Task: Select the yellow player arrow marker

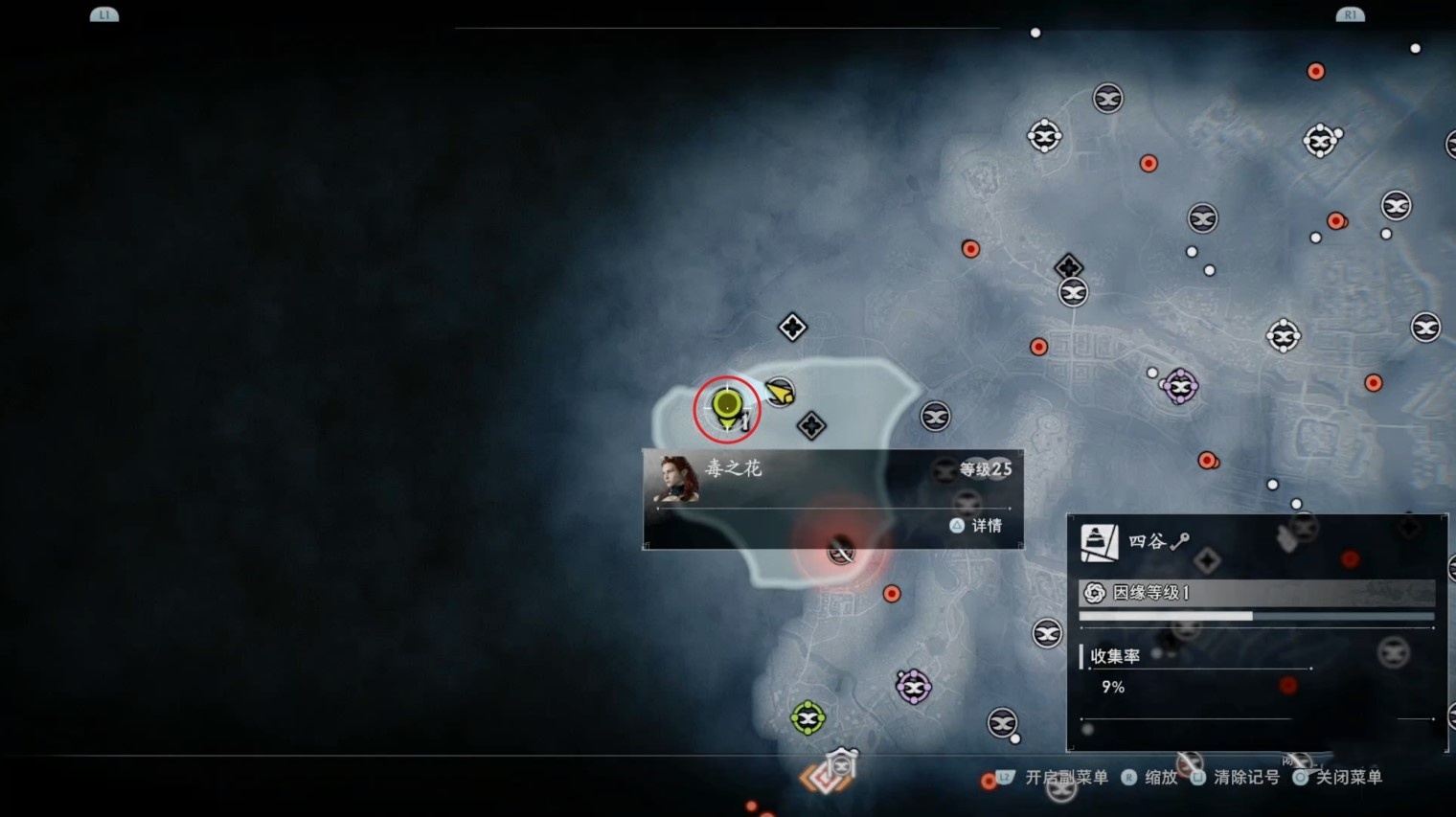Action: (781, 393)
